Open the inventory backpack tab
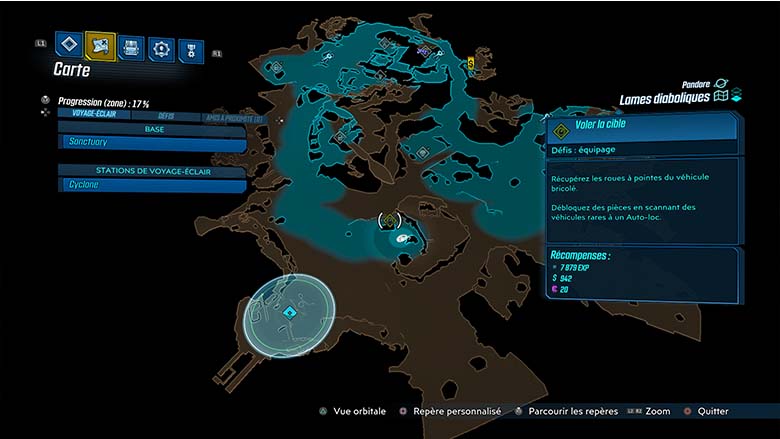The height and width of the screenshot is (439, 780). pyautogui.click(x=131, y=46)
